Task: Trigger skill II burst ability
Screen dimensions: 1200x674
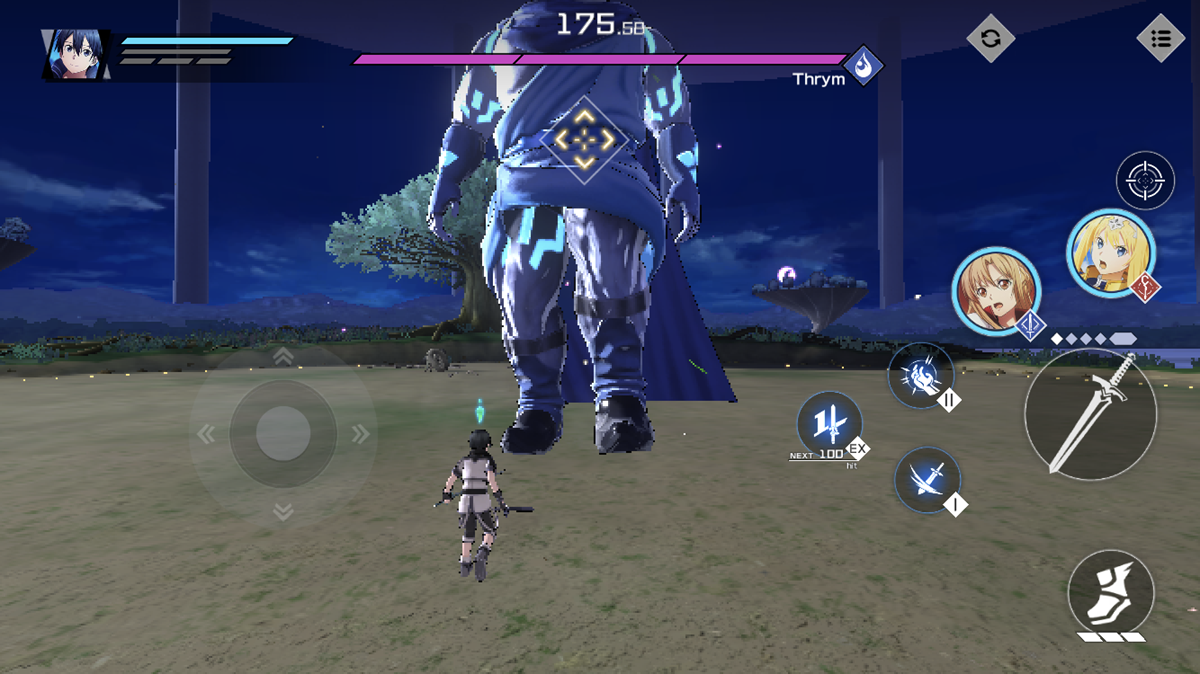Action: tap(920, 376)
